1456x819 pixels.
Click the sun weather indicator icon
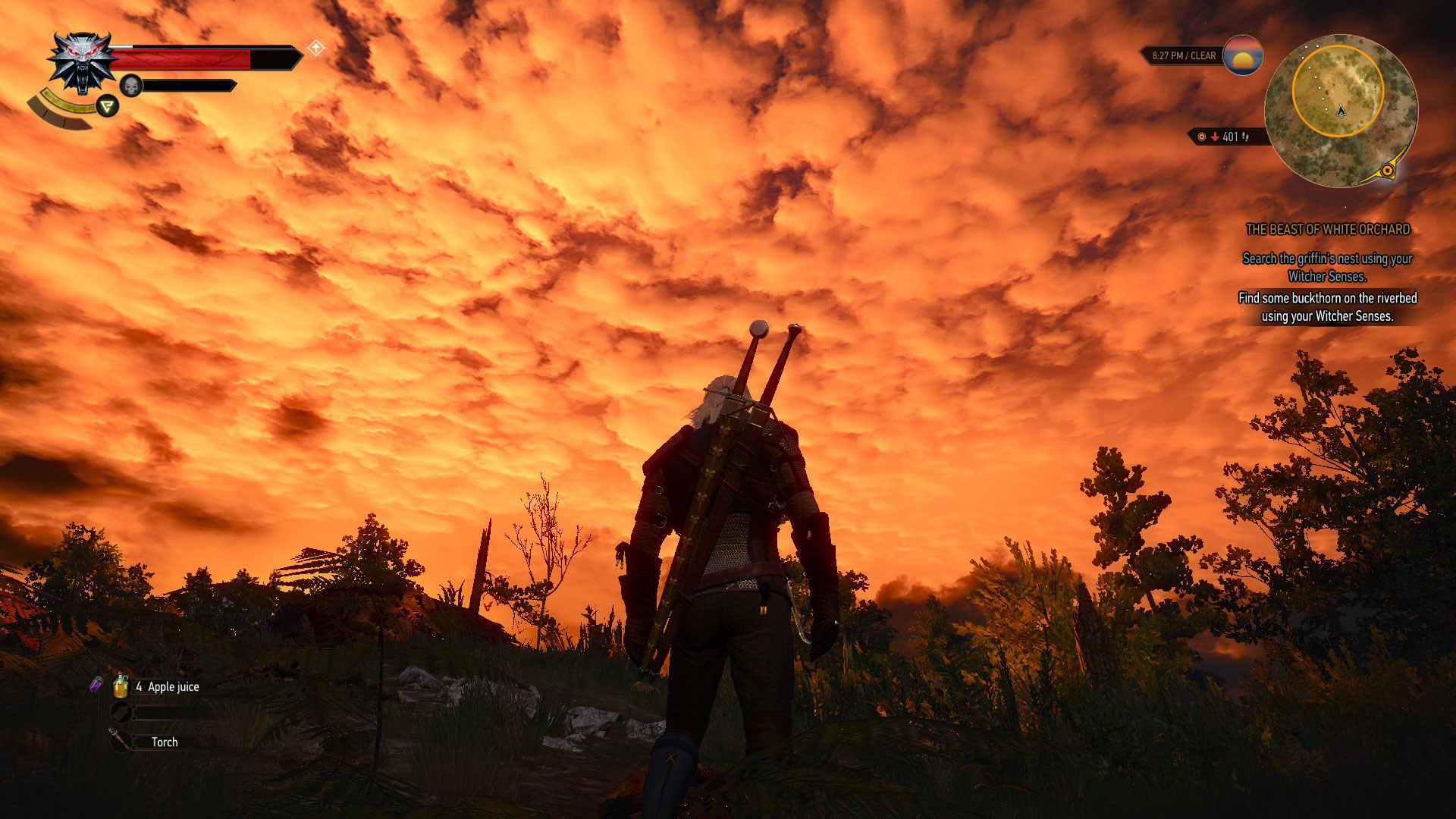tap(1242, 55)
